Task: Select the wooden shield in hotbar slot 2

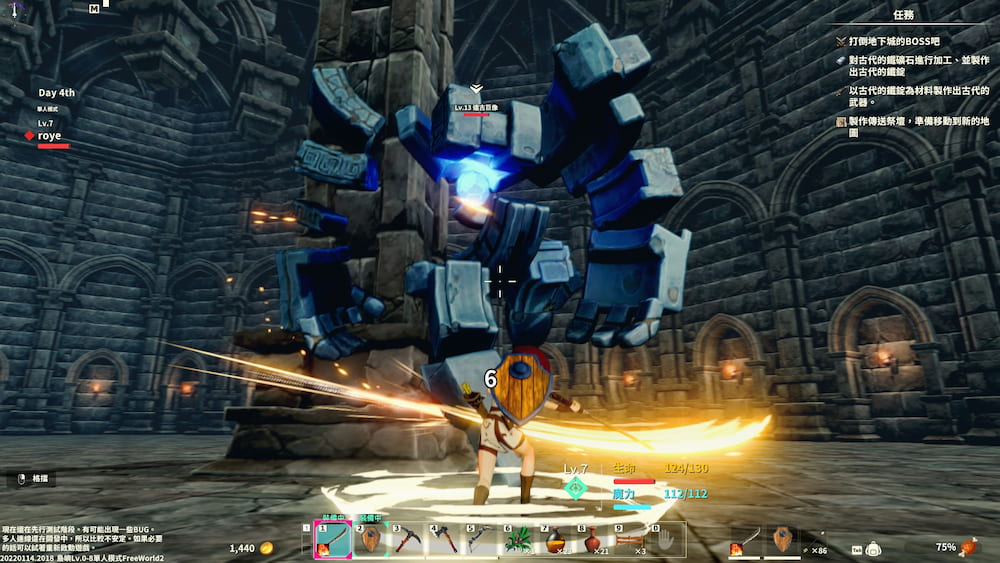Action: point(370,541)
